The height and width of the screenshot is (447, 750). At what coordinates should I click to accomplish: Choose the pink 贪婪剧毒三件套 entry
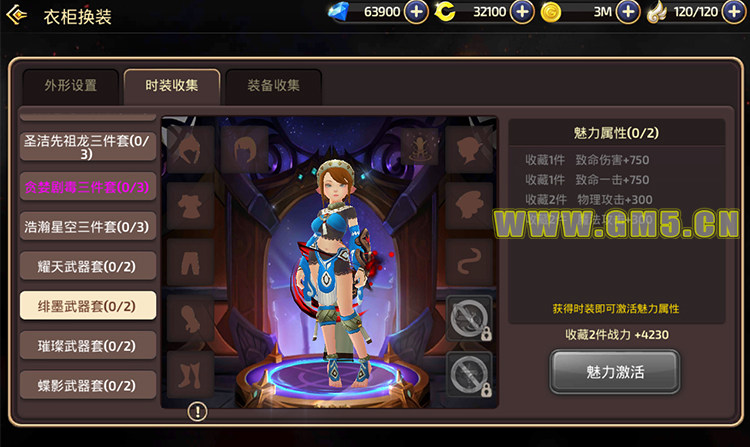87,187
